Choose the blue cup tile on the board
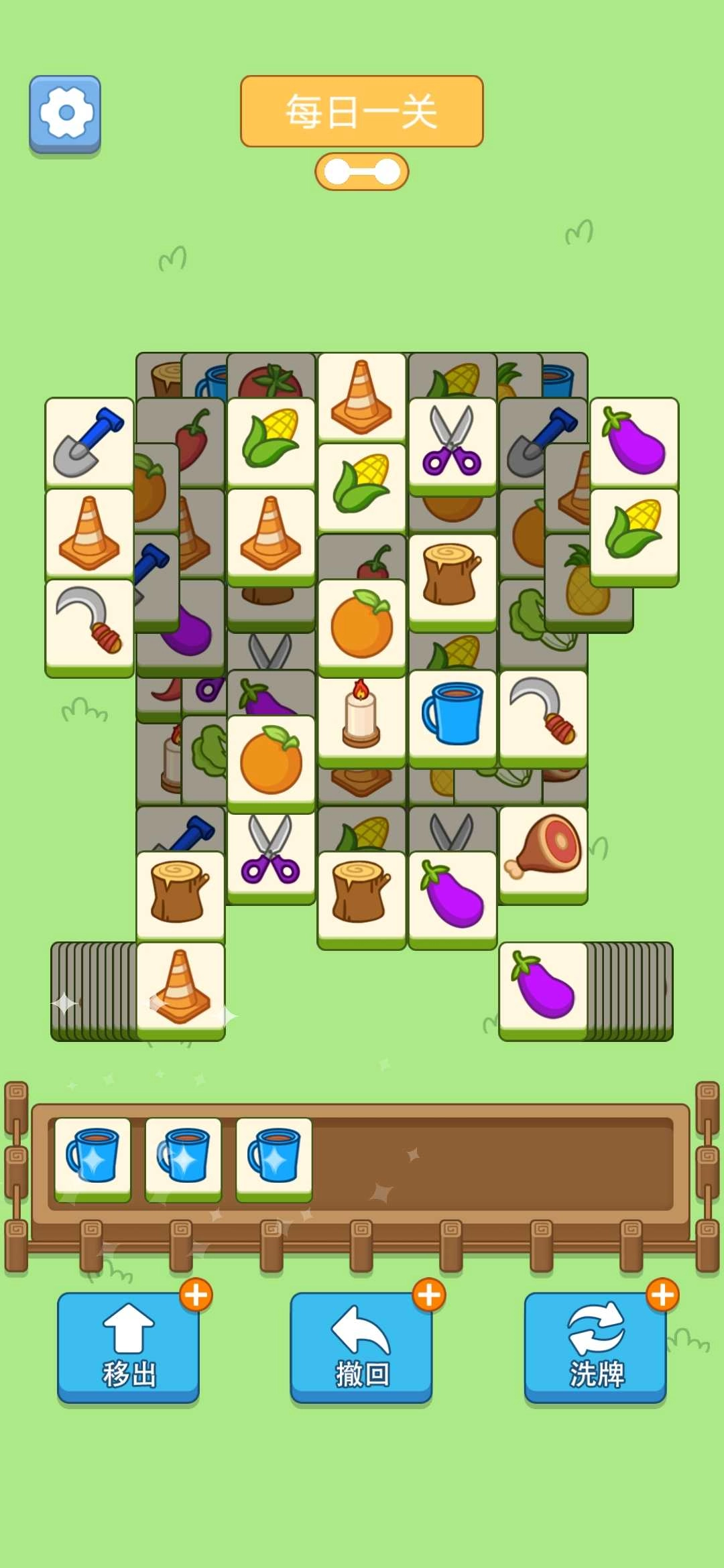This screenshot has width=724, height=1568. (x=452, y=716)
